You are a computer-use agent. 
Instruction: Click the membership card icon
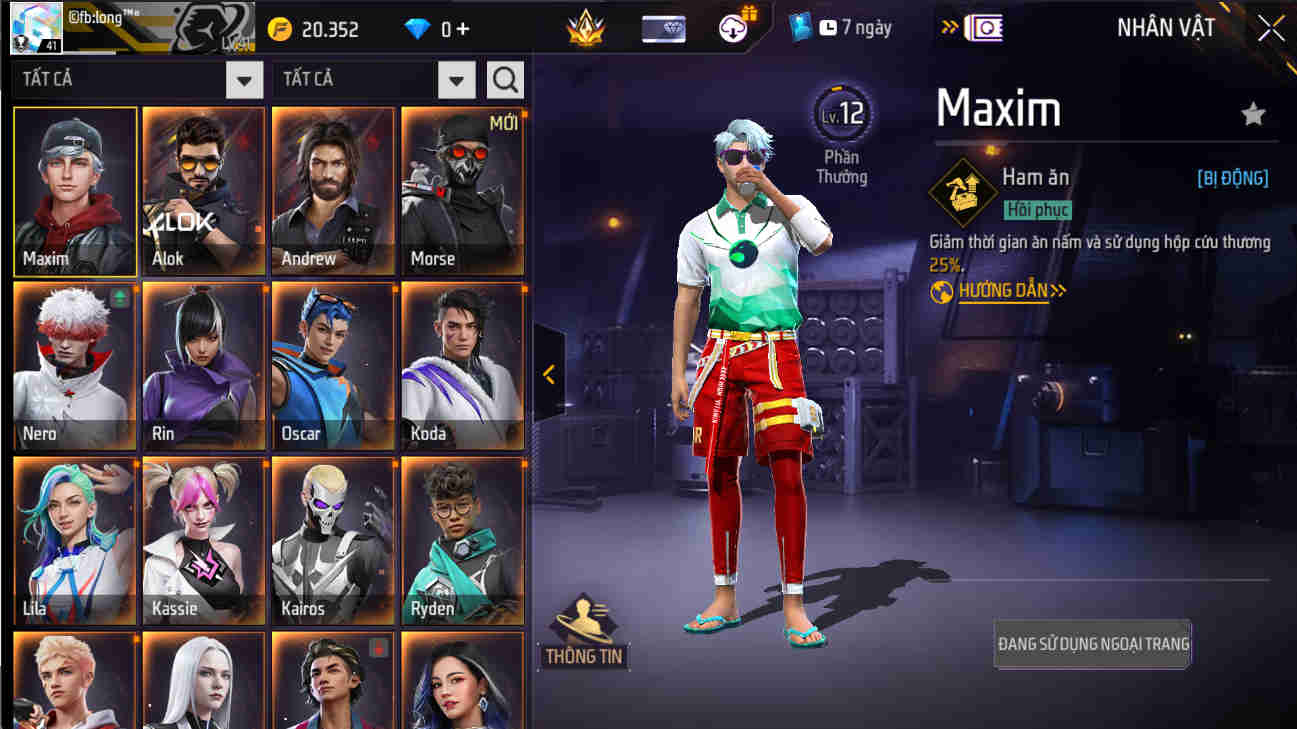[663, 28]
